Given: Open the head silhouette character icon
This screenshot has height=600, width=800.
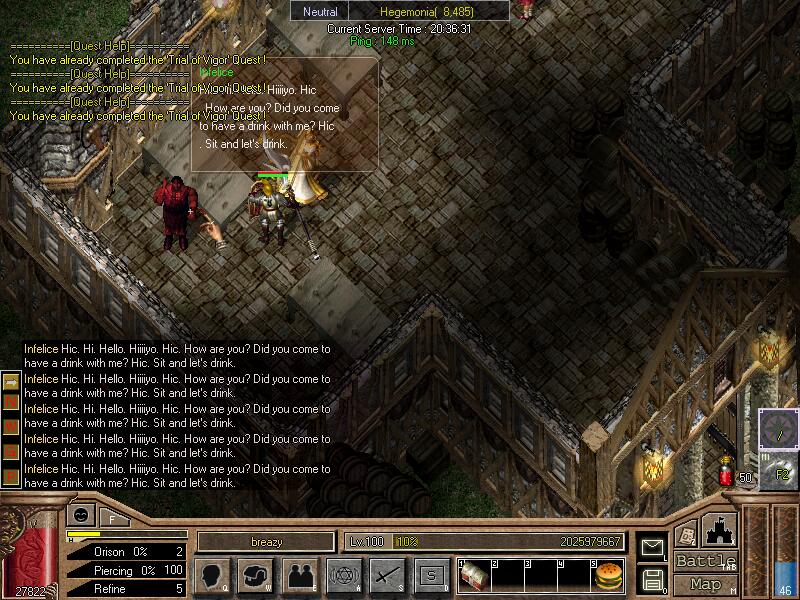Looking at the screenshot, I should [x=211, y=576].
